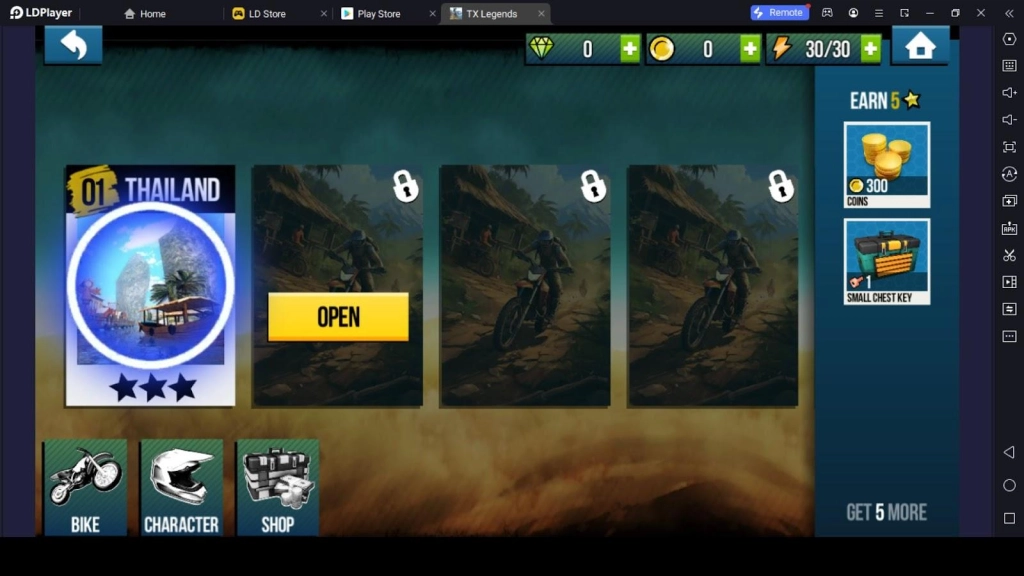Click the yellow OPEN button

(x=338, y=317)
